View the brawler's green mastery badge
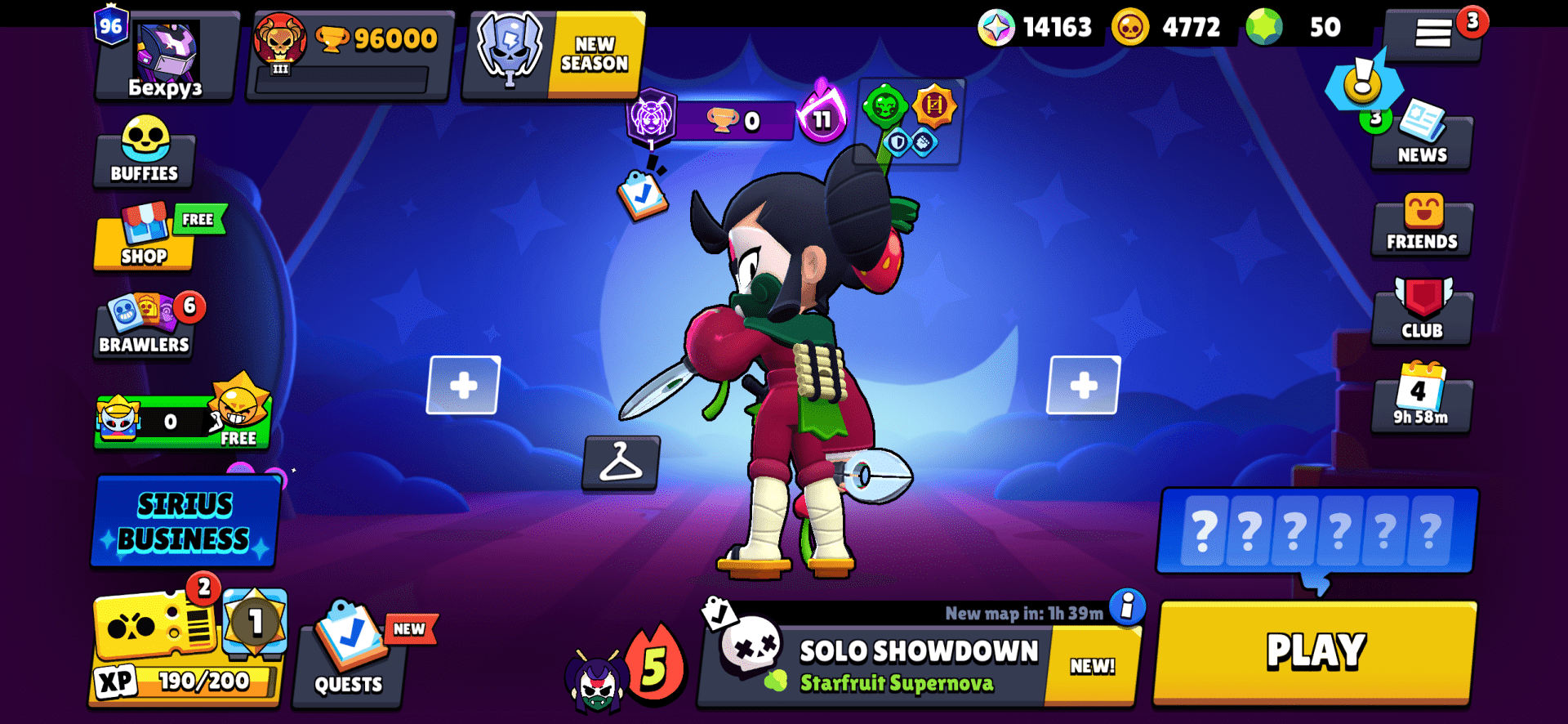The height and width of the screenshot is (724, 1568). (x=888, y=106)
